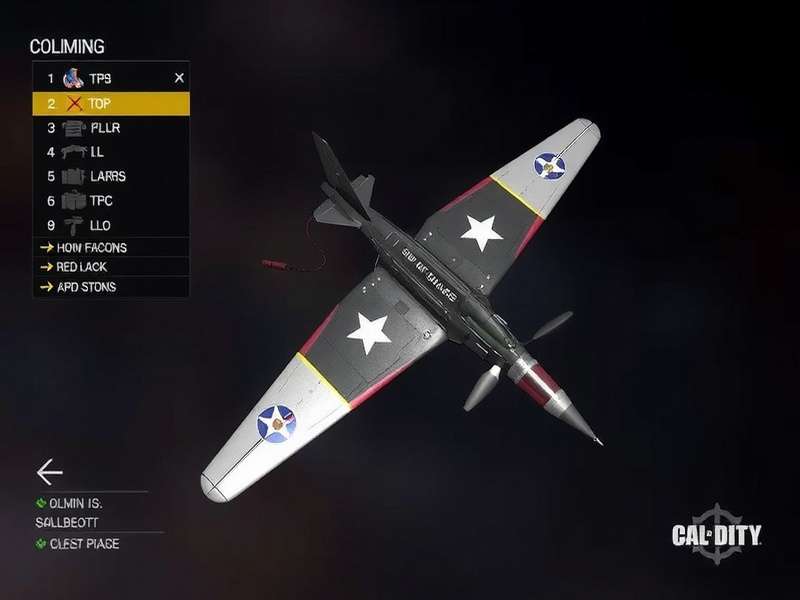Viewport: 800px width, 600px height.
Task: Click the X beside the TPS row
Action: [179, 77]
